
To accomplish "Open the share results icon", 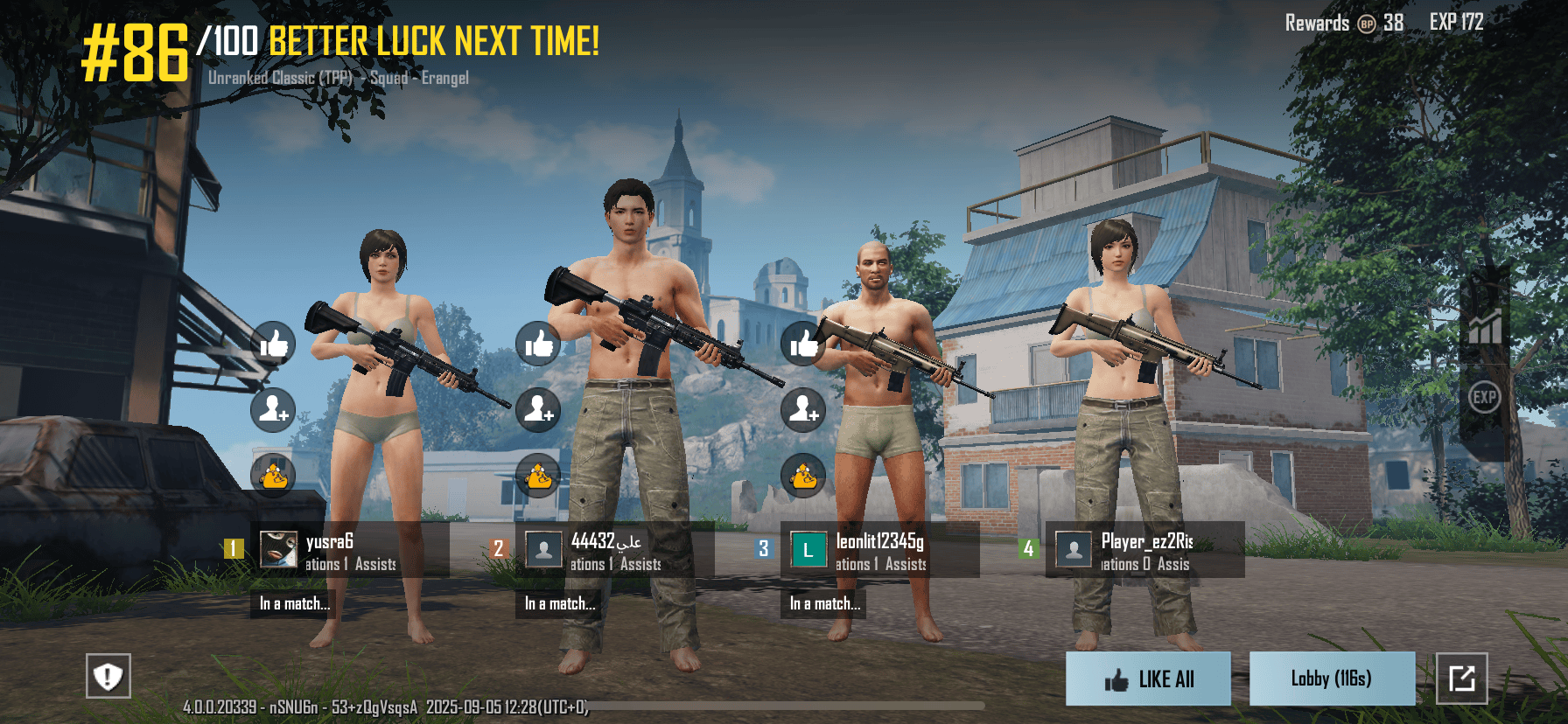I will [x=1461, y=679].
